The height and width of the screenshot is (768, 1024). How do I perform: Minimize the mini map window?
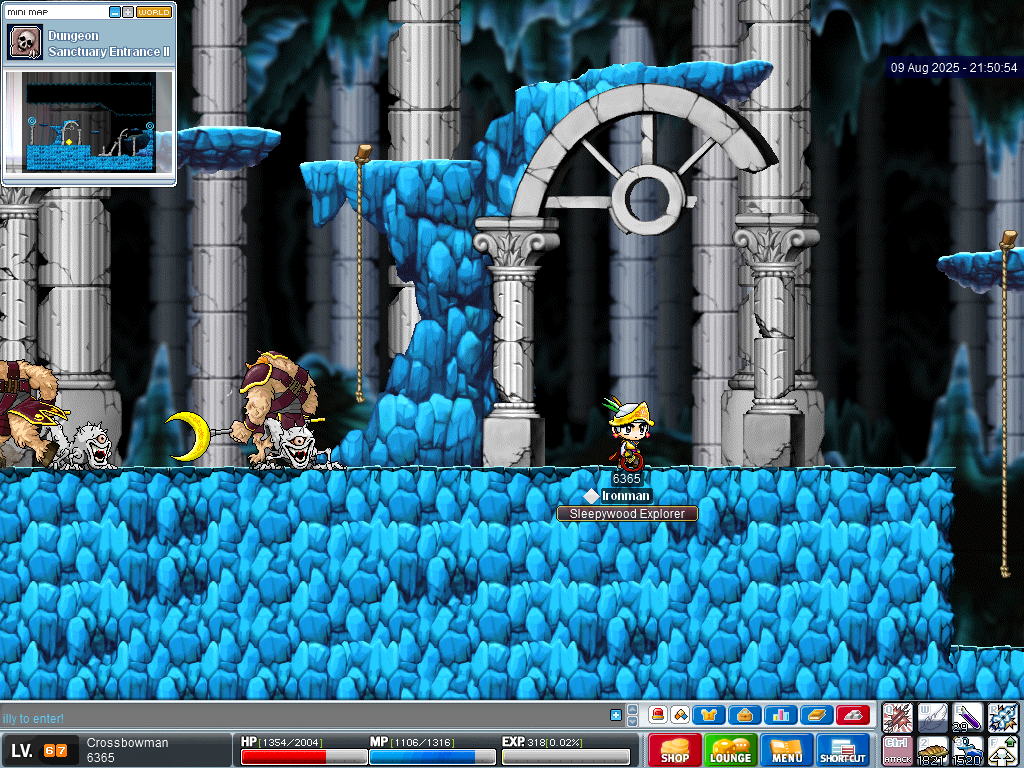[x=115, y=12]
